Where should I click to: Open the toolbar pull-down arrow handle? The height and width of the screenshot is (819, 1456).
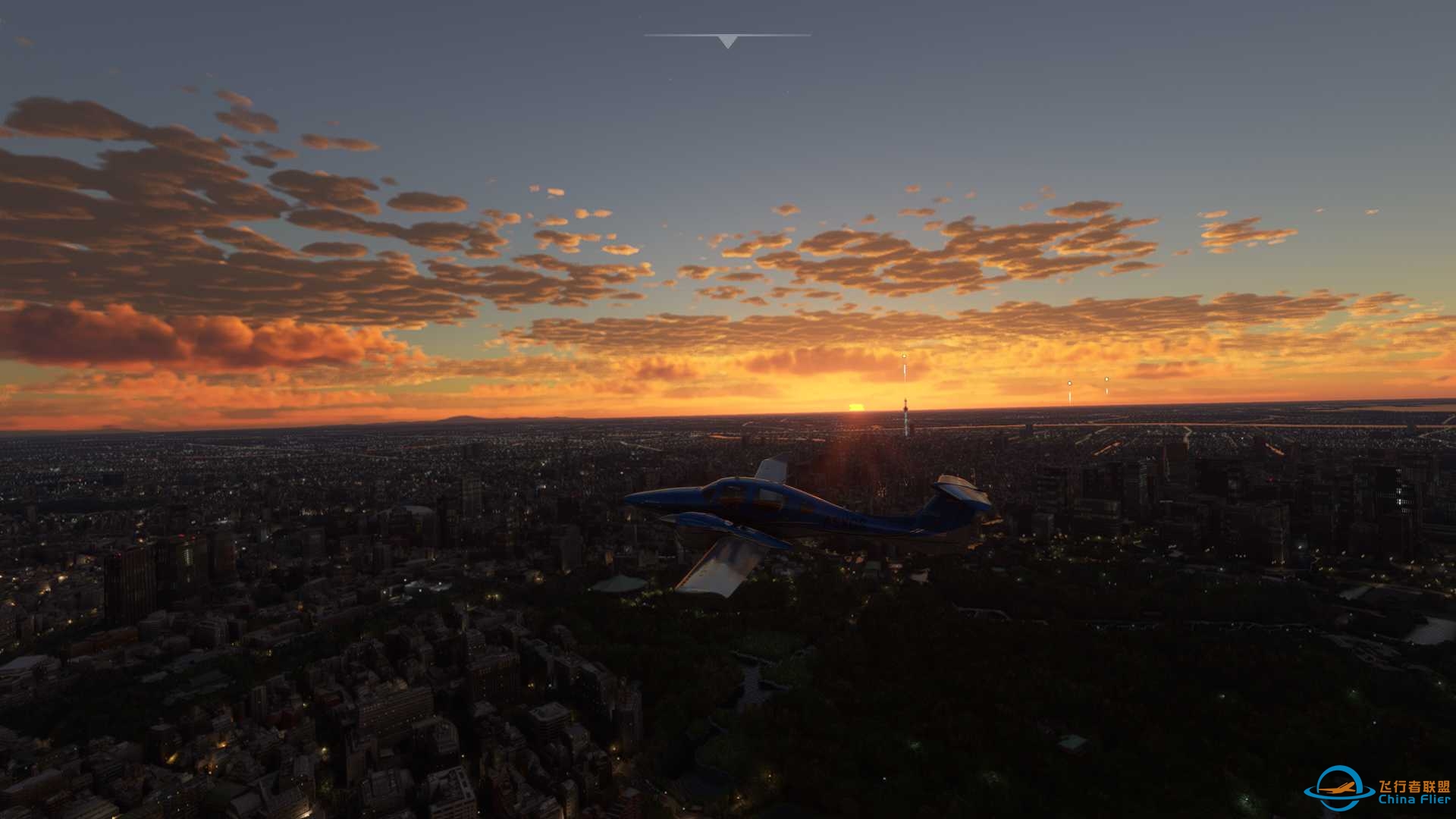point(727,41)
